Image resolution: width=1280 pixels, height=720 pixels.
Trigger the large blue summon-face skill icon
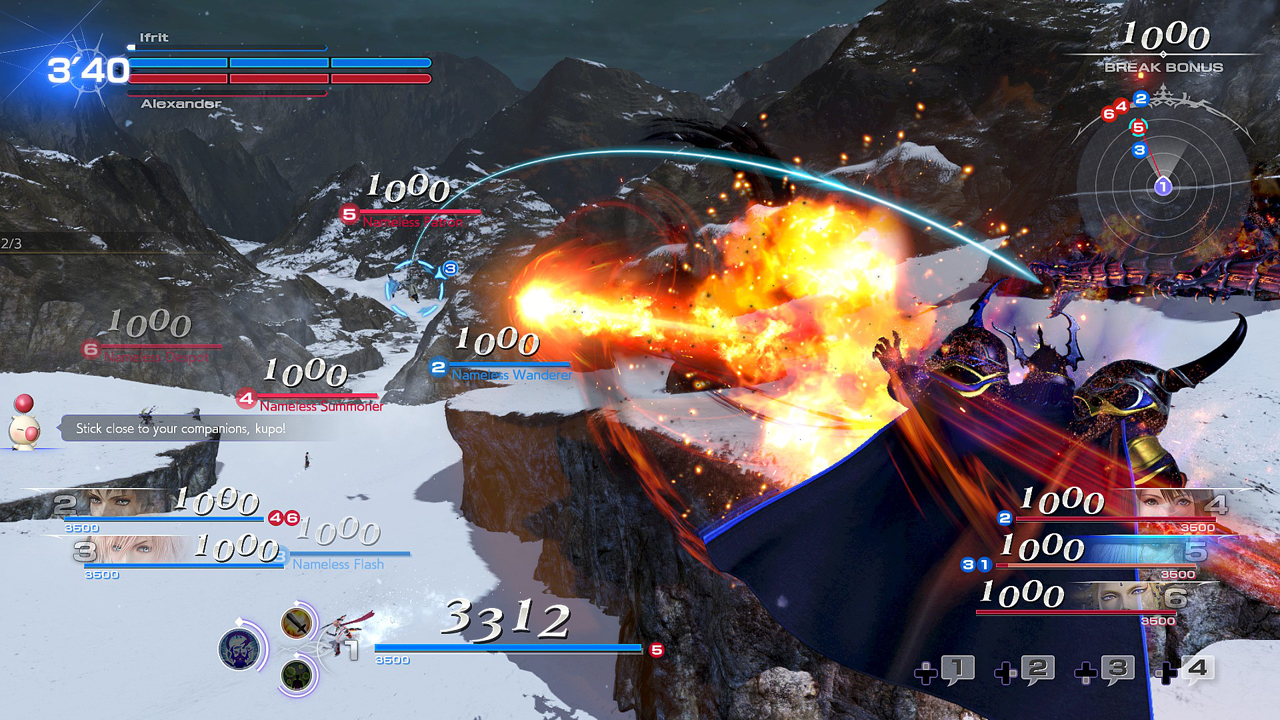(241, 649)
